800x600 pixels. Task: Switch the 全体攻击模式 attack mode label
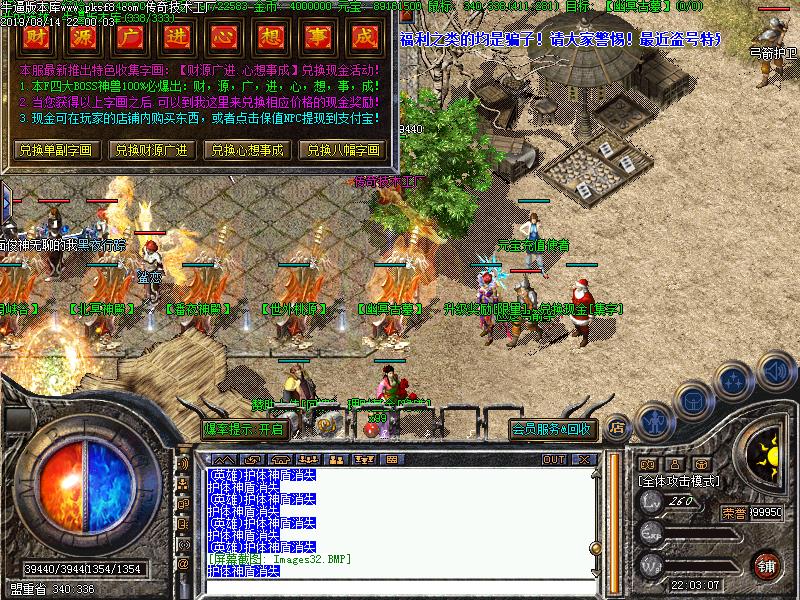[x=680, y=481]
